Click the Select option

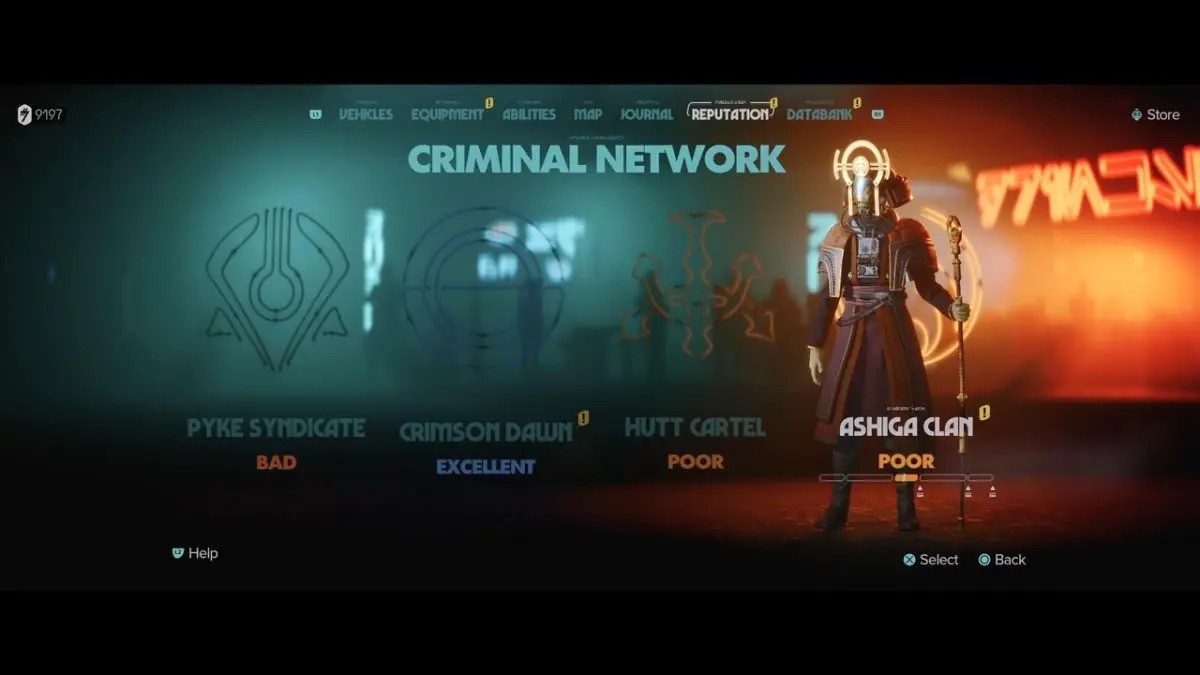(931, 560)
